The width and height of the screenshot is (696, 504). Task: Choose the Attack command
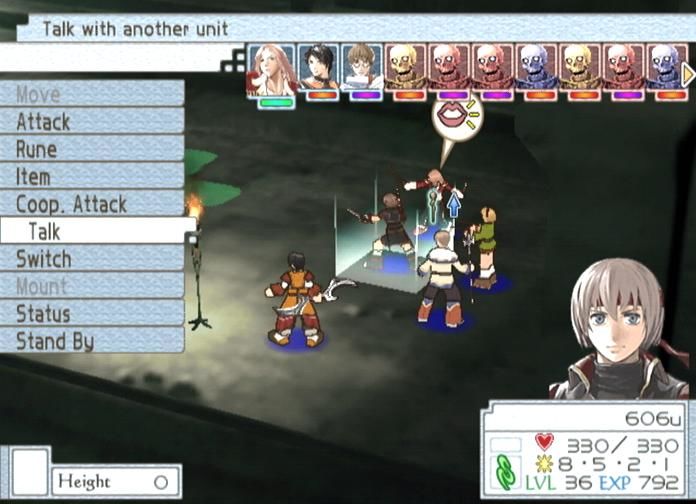coord(90,122)
